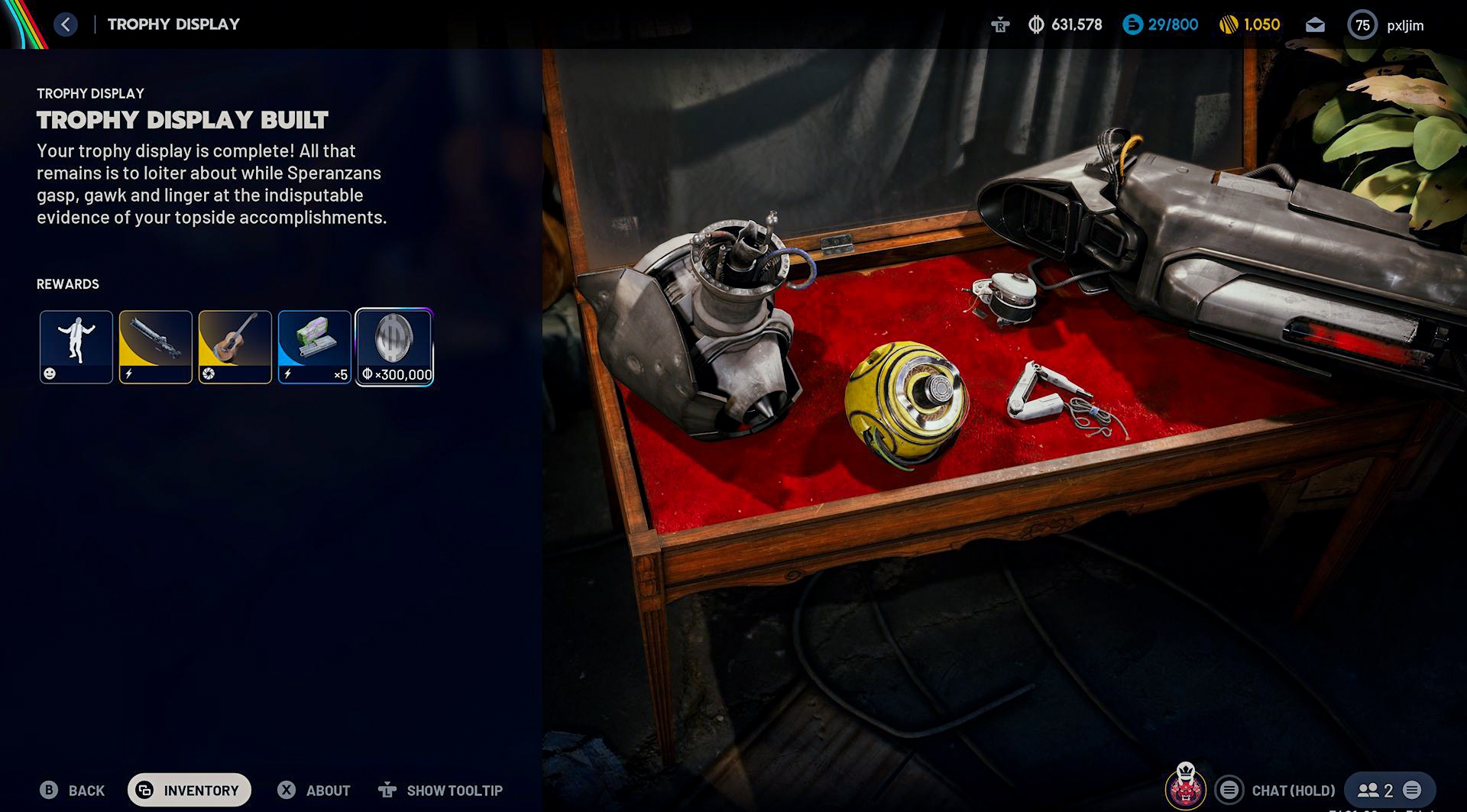
Task: Select the x5 green item reward
Action: point(315,347)
